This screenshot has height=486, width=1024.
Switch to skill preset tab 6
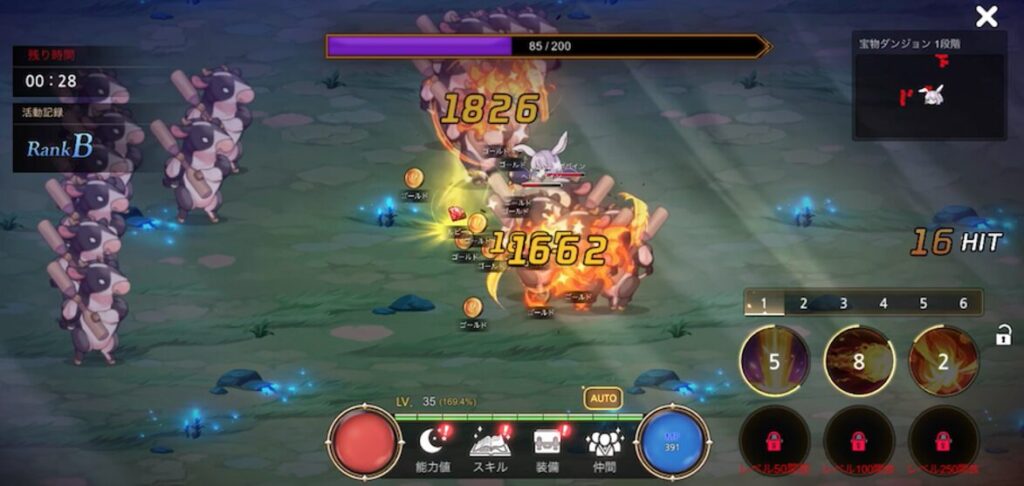pyautogui.click(x=963, y=303)
